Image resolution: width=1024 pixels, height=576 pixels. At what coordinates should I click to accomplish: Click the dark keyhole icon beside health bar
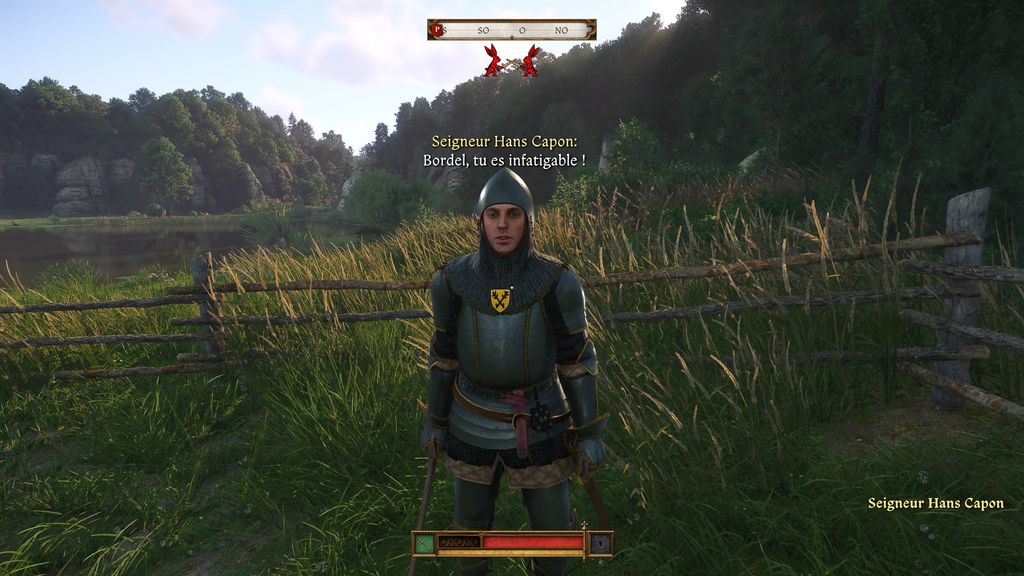pyautogui.click(x=600, y=543)
